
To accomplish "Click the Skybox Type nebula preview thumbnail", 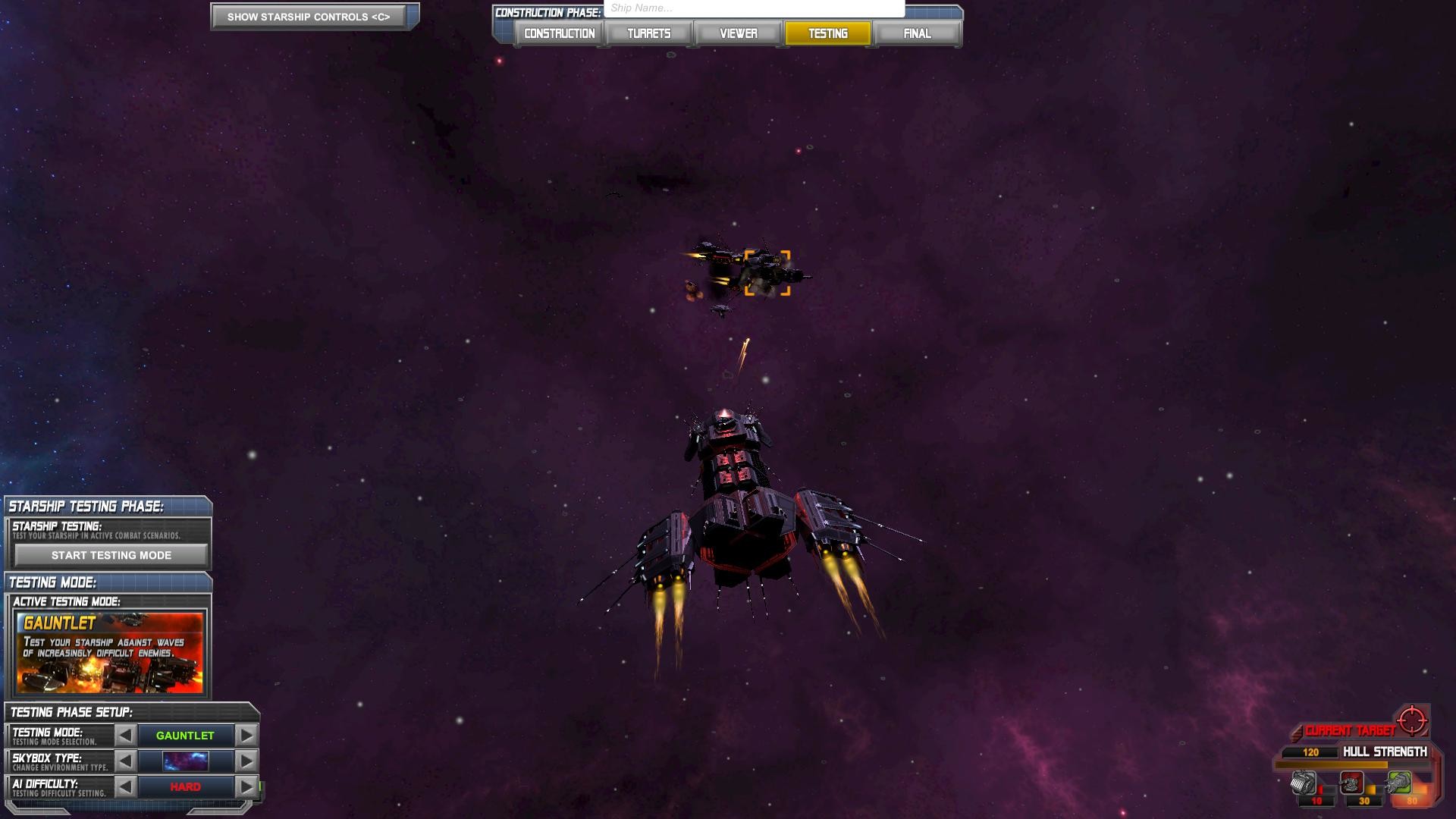I will coord(186,761).
